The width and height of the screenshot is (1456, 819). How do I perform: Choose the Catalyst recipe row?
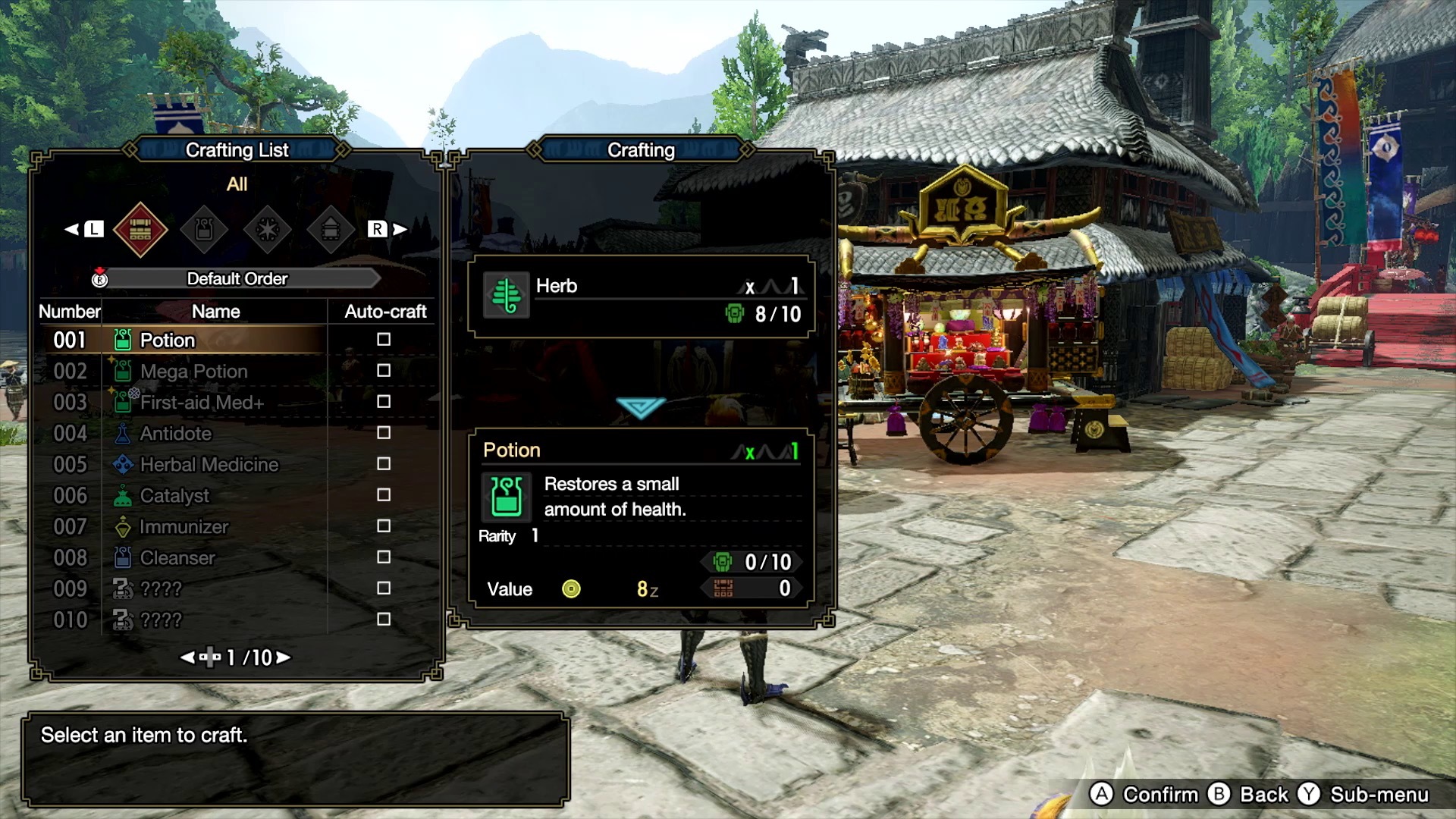(174, 495)
